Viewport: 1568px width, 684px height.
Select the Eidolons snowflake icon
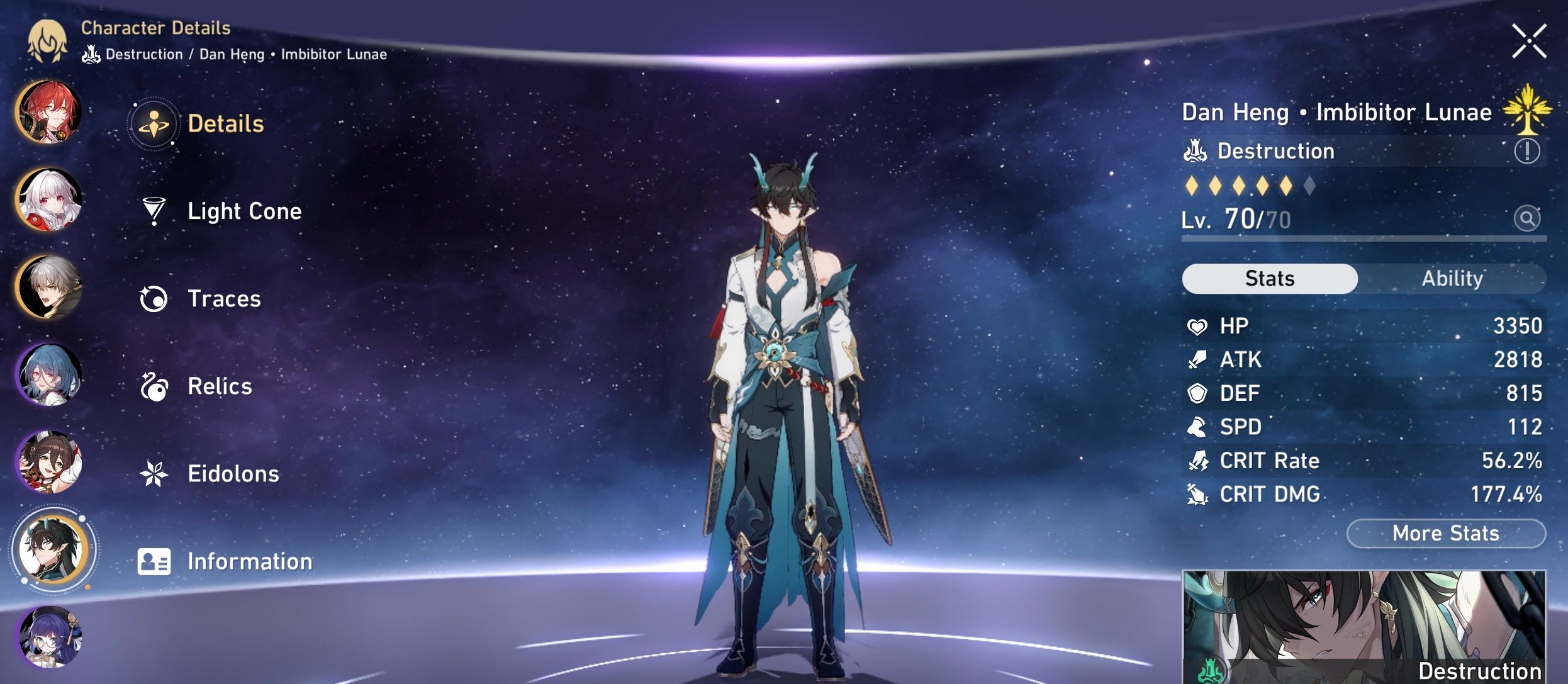click(153, 474)
